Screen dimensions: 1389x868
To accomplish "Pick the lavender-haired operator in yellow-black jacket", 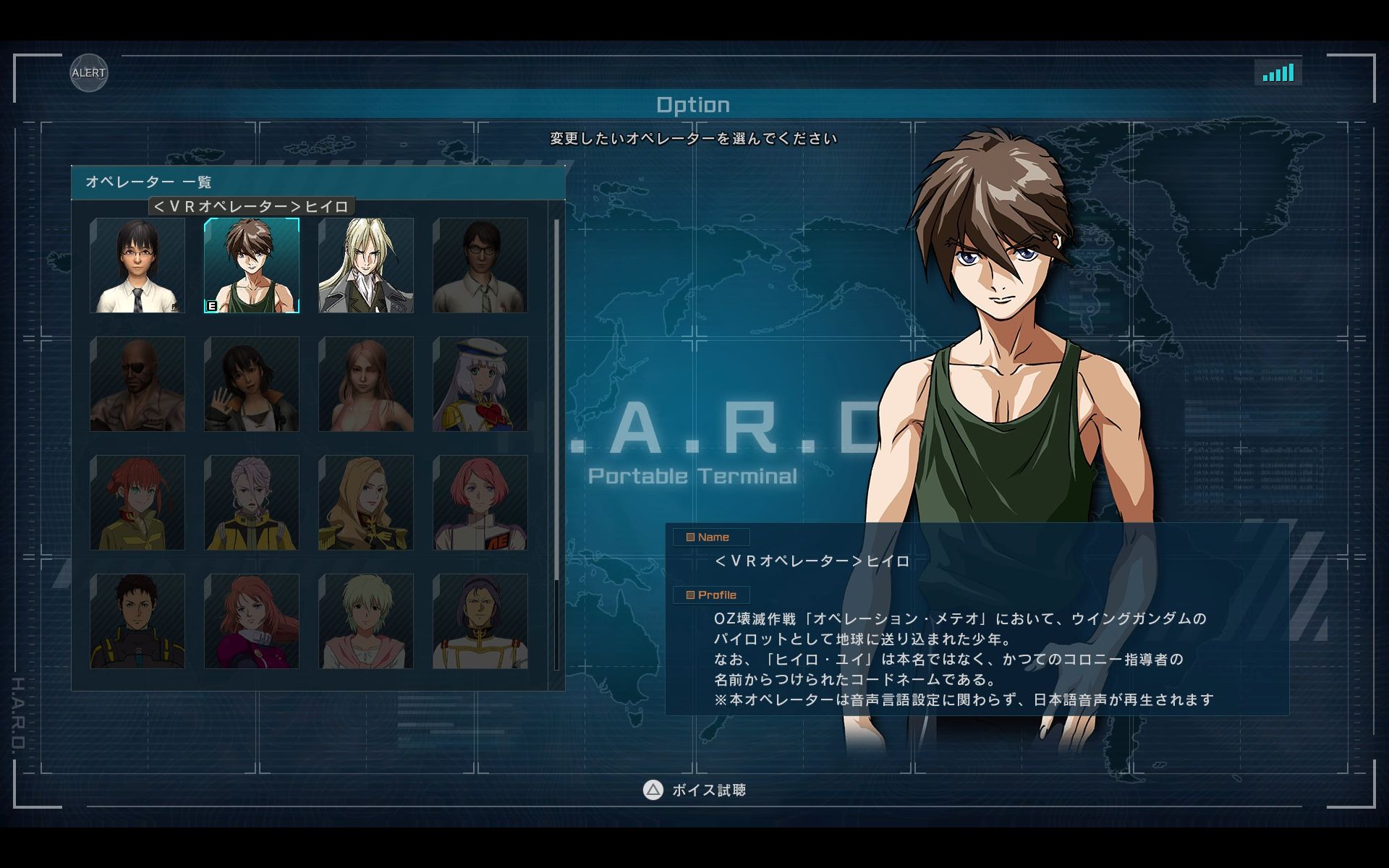I will coord(252,503).
